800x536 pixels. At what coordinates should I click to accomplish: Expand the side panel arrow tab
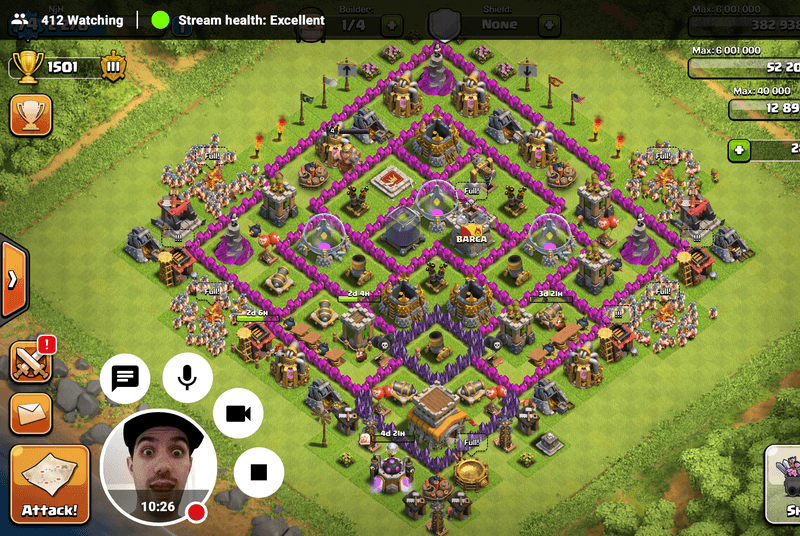pos(11,278)
